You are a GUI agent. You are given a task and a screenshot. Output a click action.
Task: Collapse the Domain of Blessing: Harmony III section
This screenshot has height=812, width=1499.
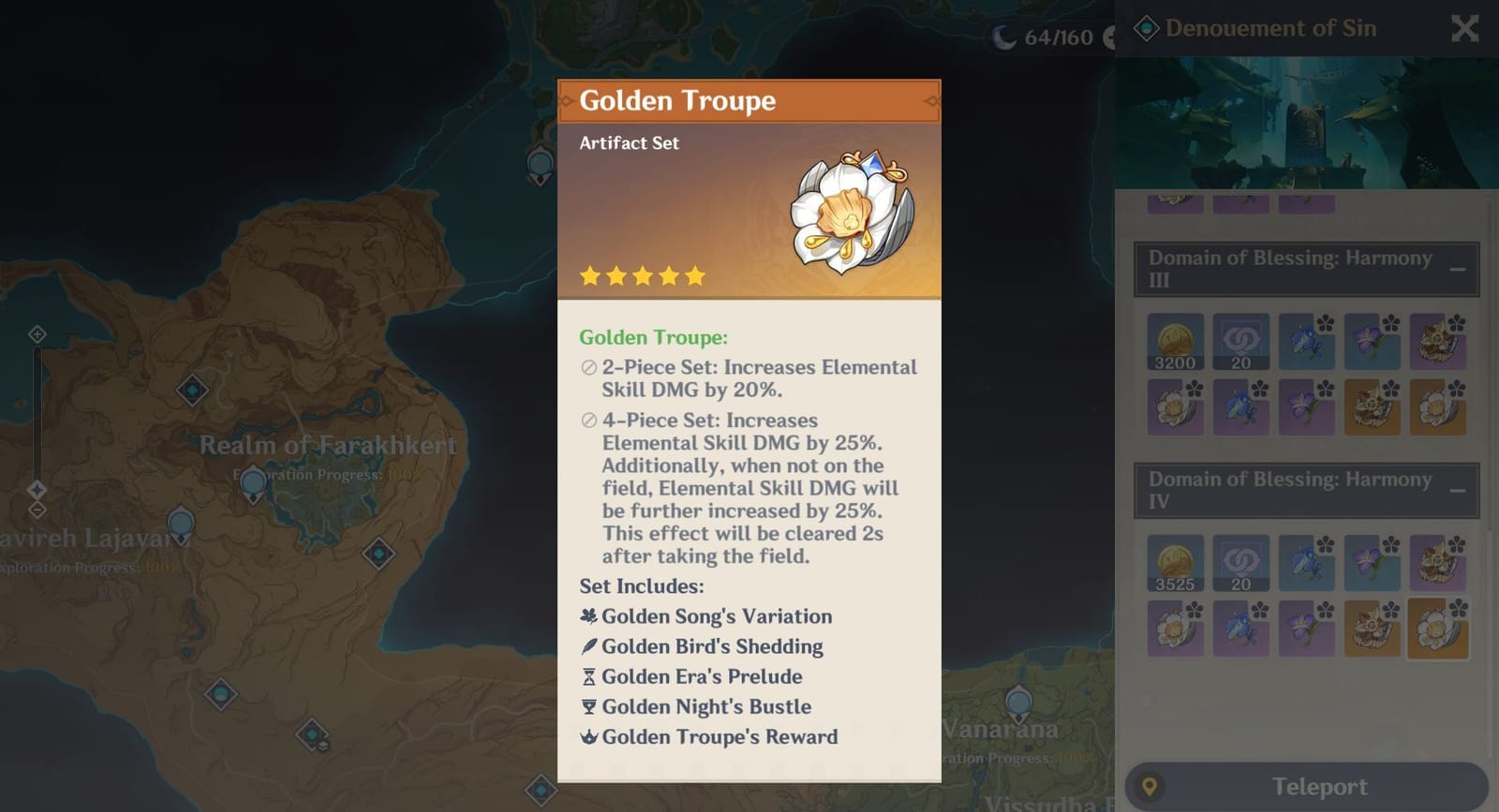[x=1459, y=268]
